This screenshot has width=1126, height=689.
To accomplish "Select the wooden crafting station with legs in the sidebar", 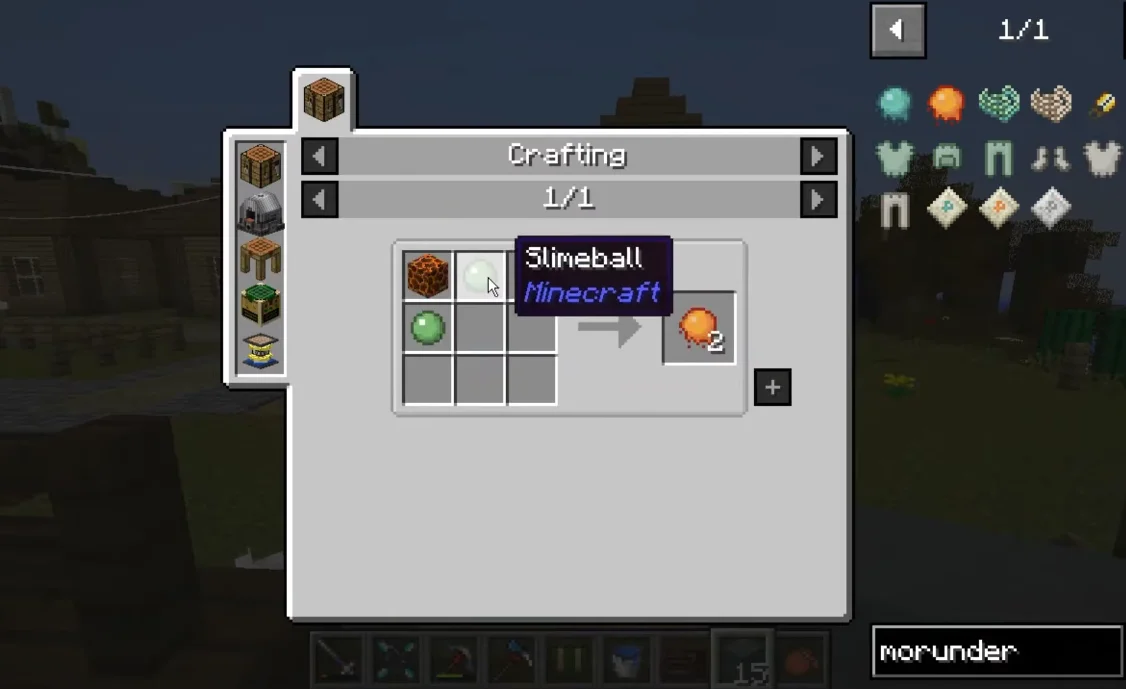I will 260,258.
